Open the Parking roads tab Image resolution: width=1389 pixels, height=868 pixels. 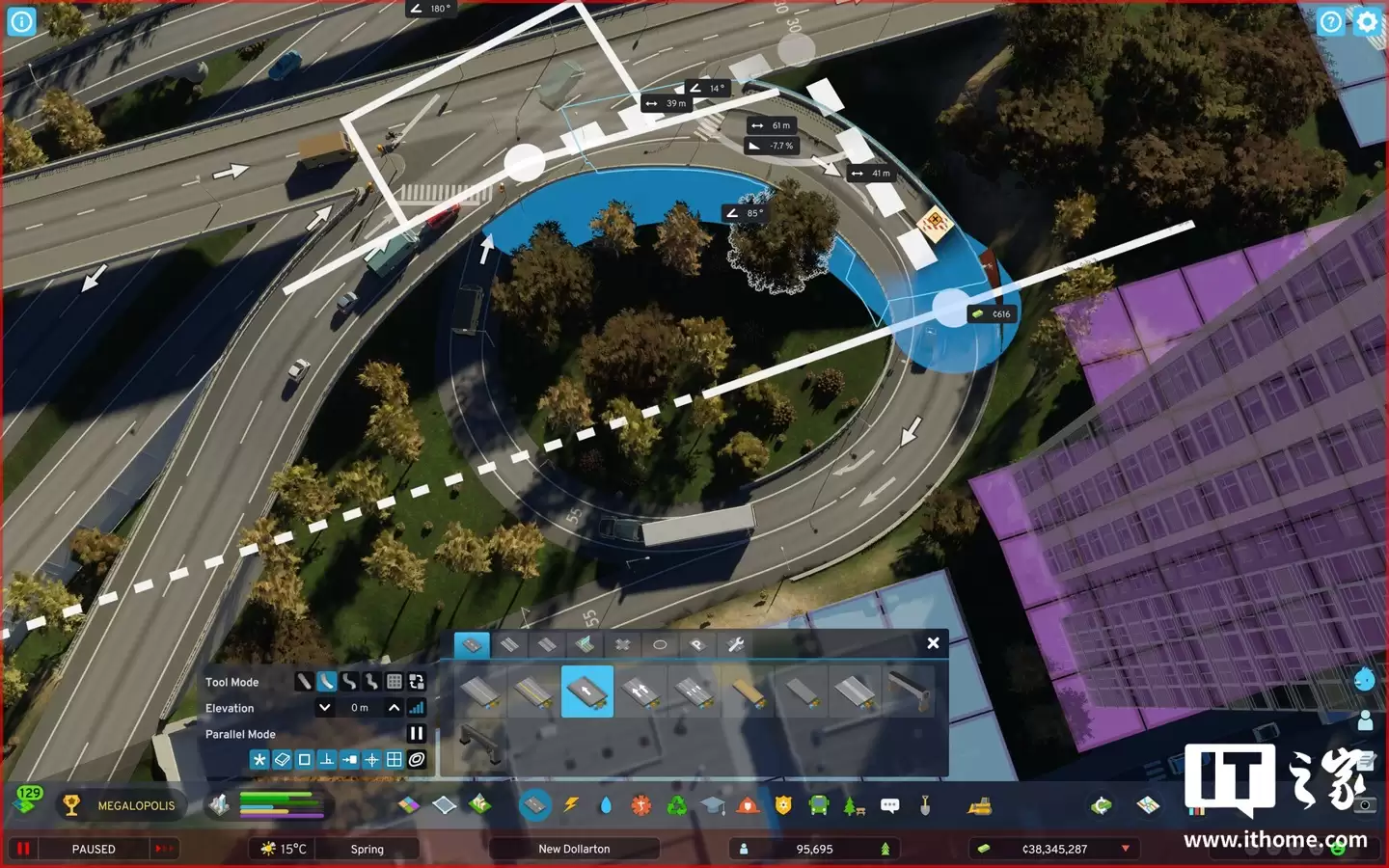(x=697, y=645)
